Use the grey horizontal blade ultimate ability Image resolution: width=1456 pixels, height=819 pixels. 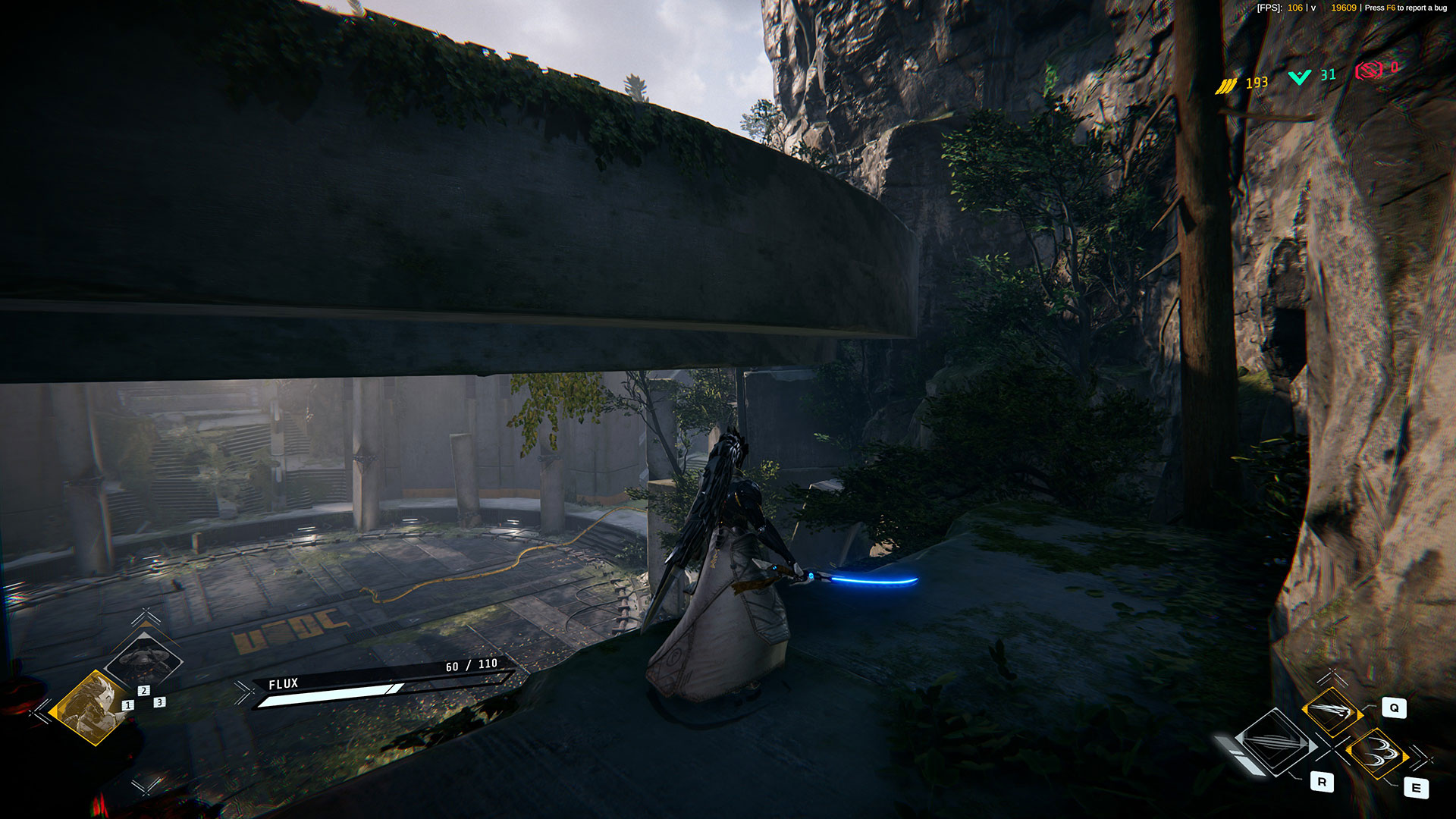[x=1276, y=744]
